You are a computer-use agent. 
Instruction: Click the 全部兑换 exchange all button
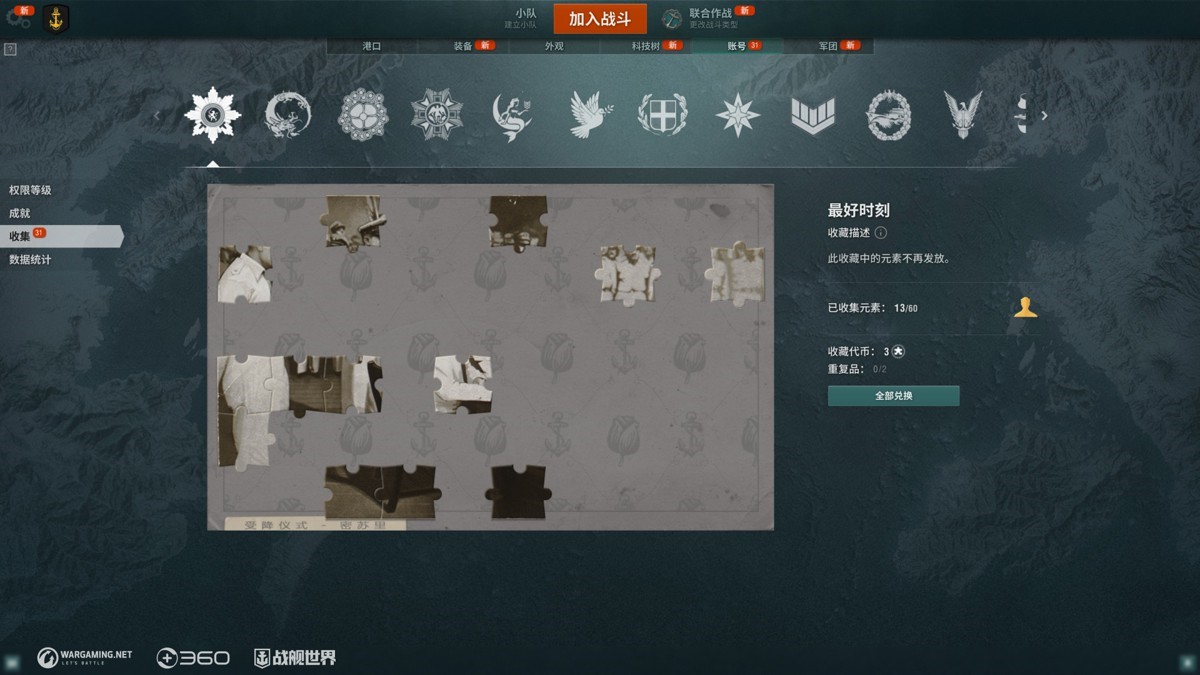point(893,396)
